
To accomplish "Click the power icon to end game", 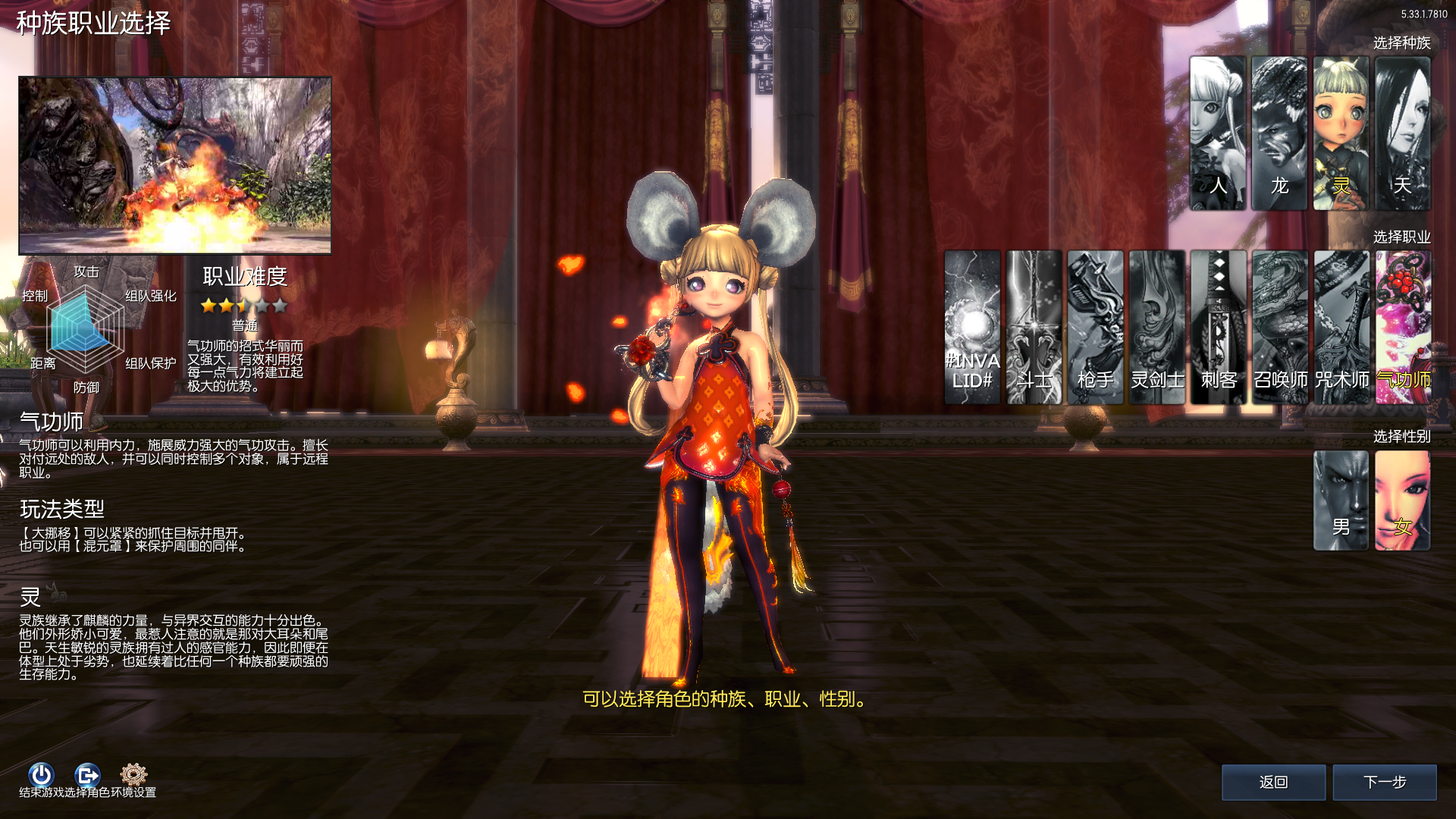I will pos(41,774).
